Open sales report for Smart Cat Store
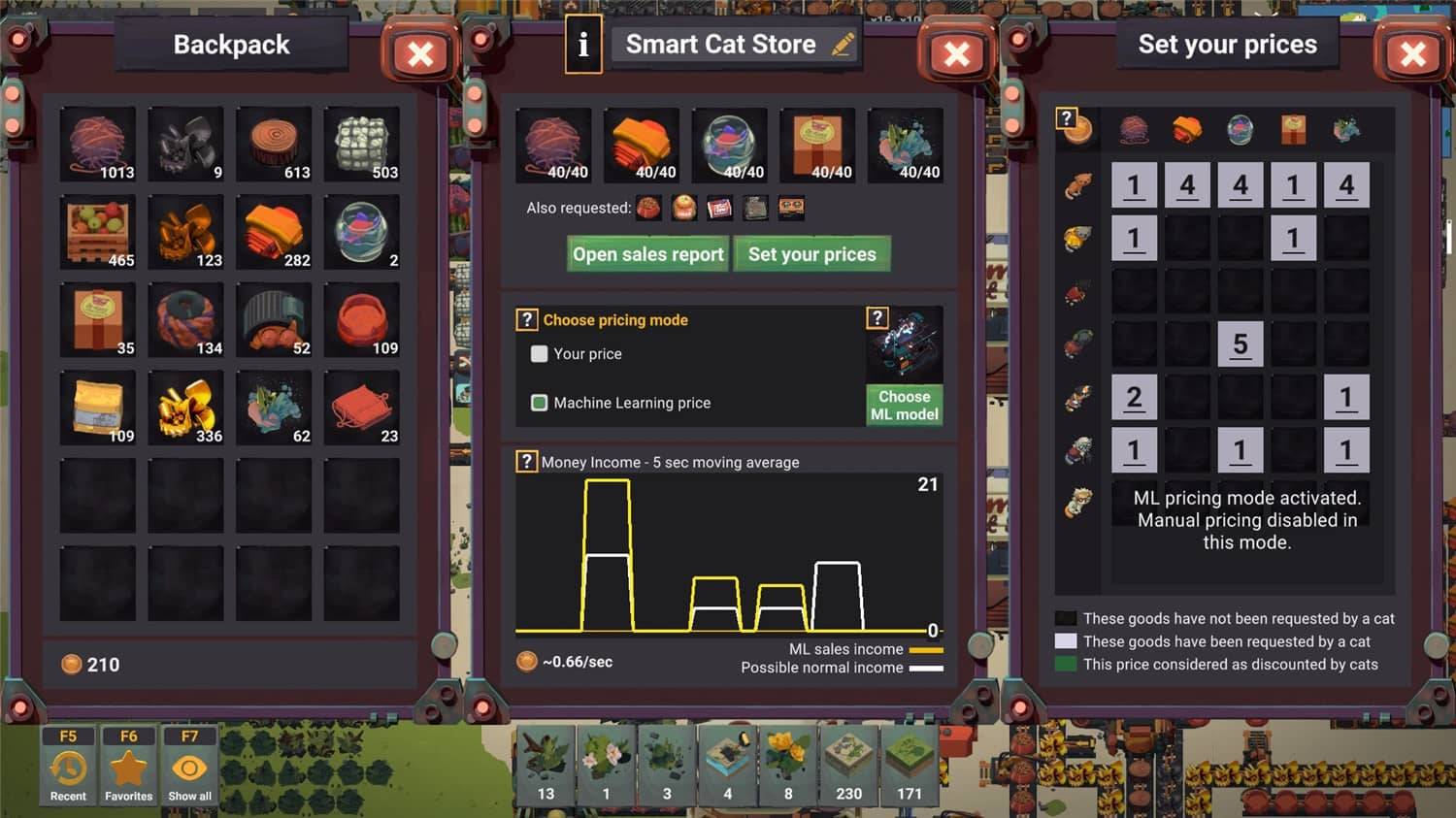 click(646, 253)
